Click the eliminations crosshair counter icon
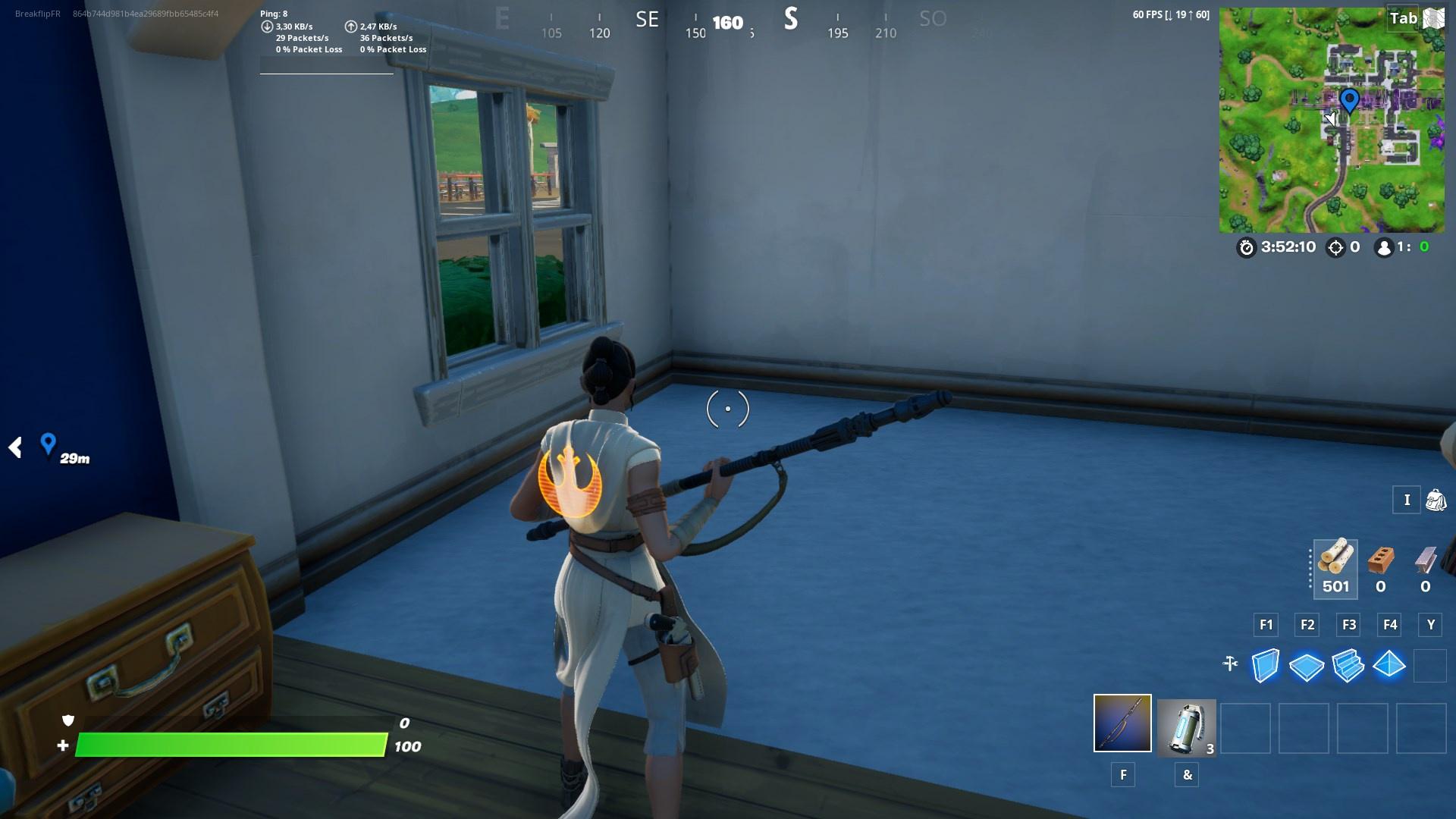1456x819 pixels. point(1336,246)
